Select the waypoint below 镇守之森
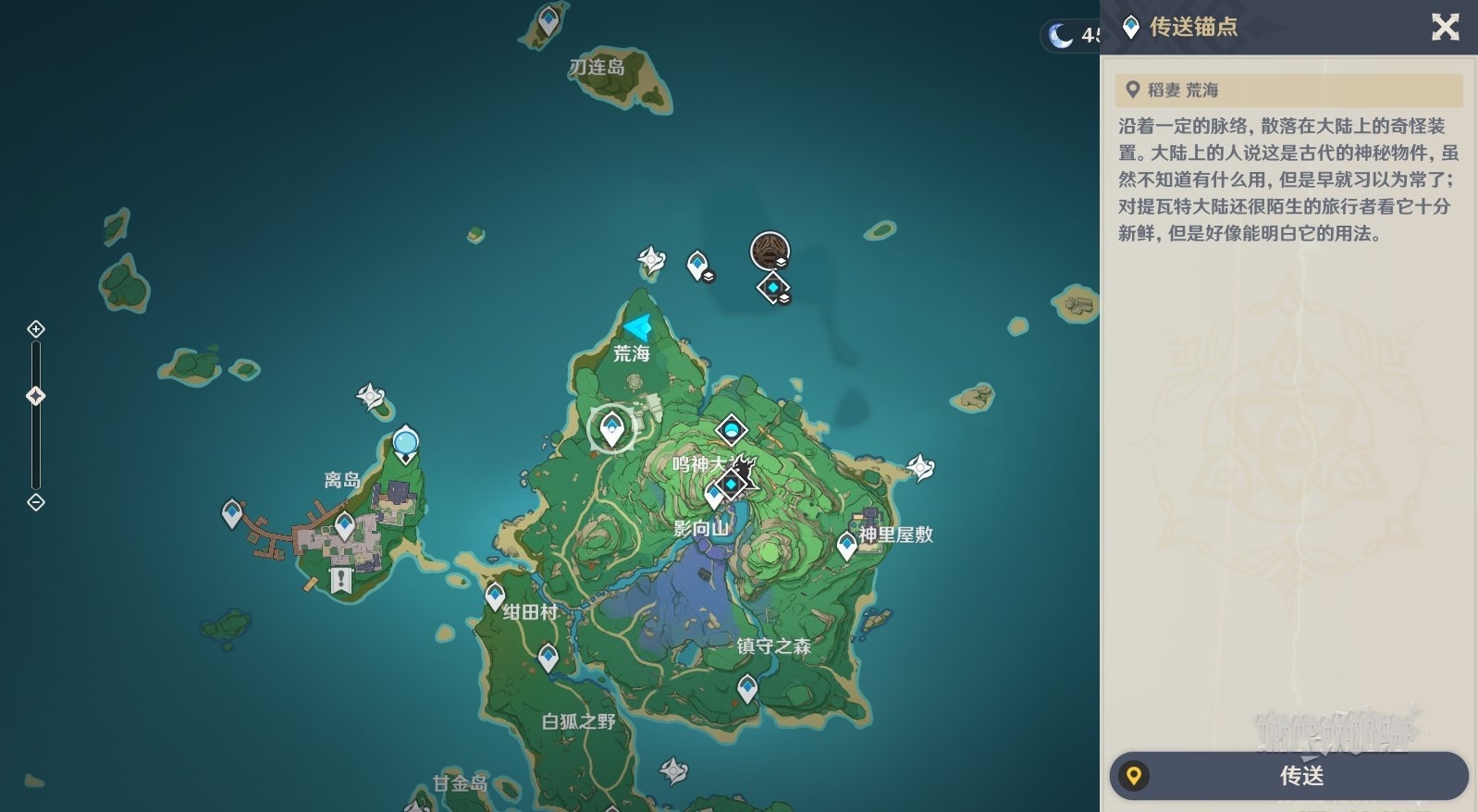The width and height of the screenshot is (1478, 812). click(747, 687)
